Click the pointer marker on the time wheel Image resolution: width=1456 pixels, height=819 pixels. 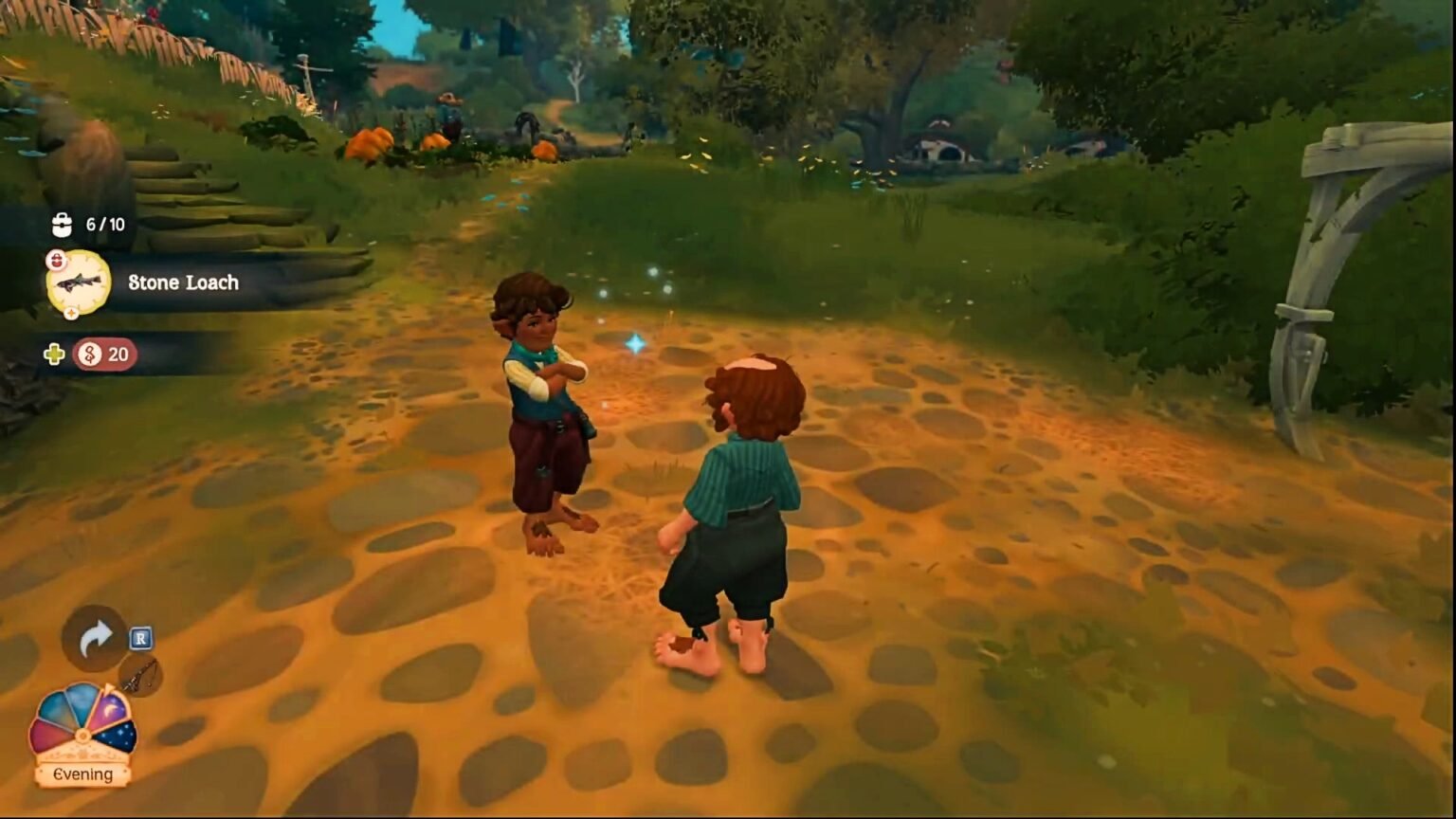point(109,687)
